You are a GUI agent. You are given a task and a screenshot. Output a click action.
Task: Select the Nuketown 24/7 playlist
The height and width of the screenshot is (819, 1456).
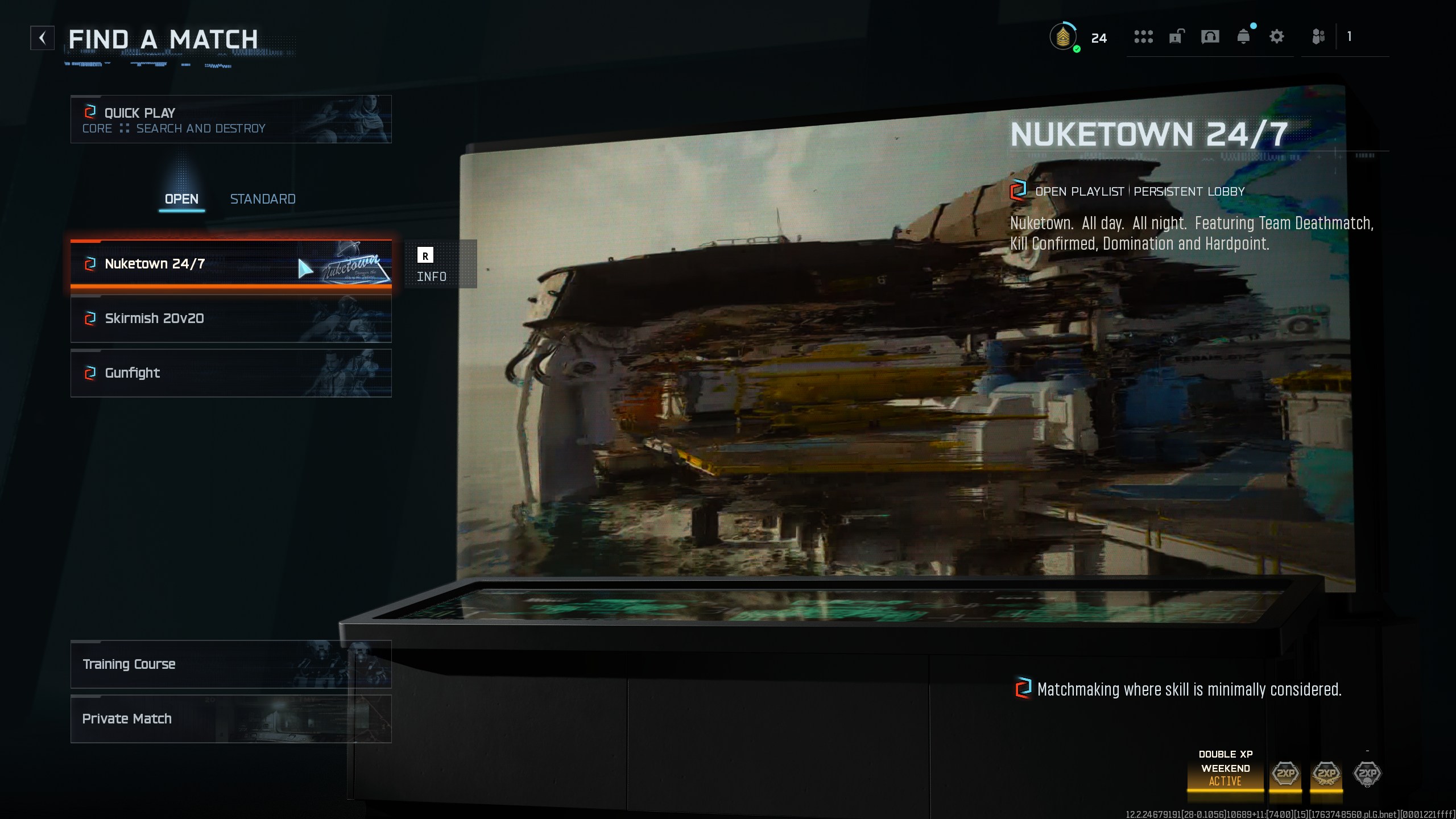(x=230, y=264)
